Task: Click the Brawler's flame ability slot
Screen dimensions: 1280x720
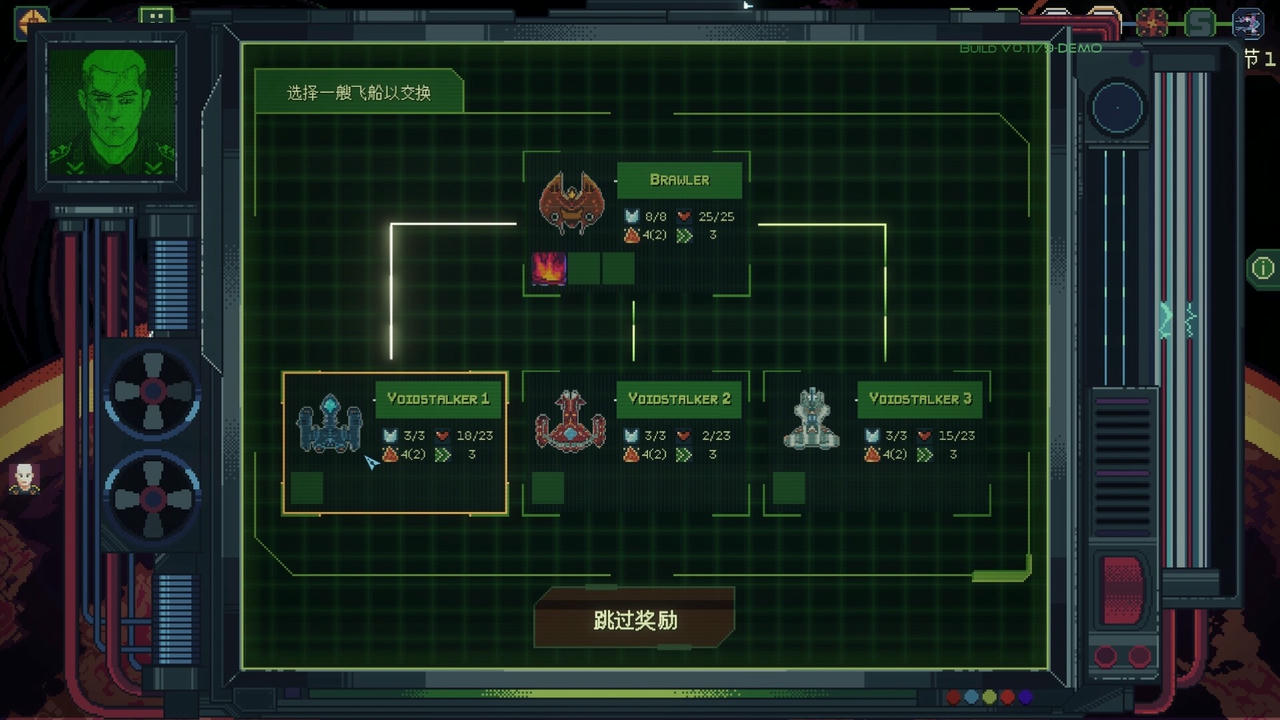Action: [x=549, y=269]
